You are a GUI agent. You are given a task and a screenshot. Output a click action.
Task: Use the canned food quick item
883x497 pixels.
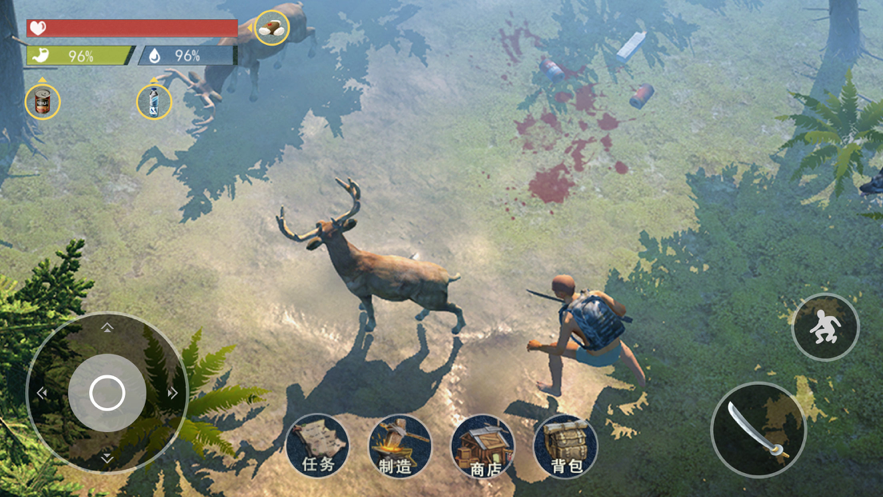[42, 101]
